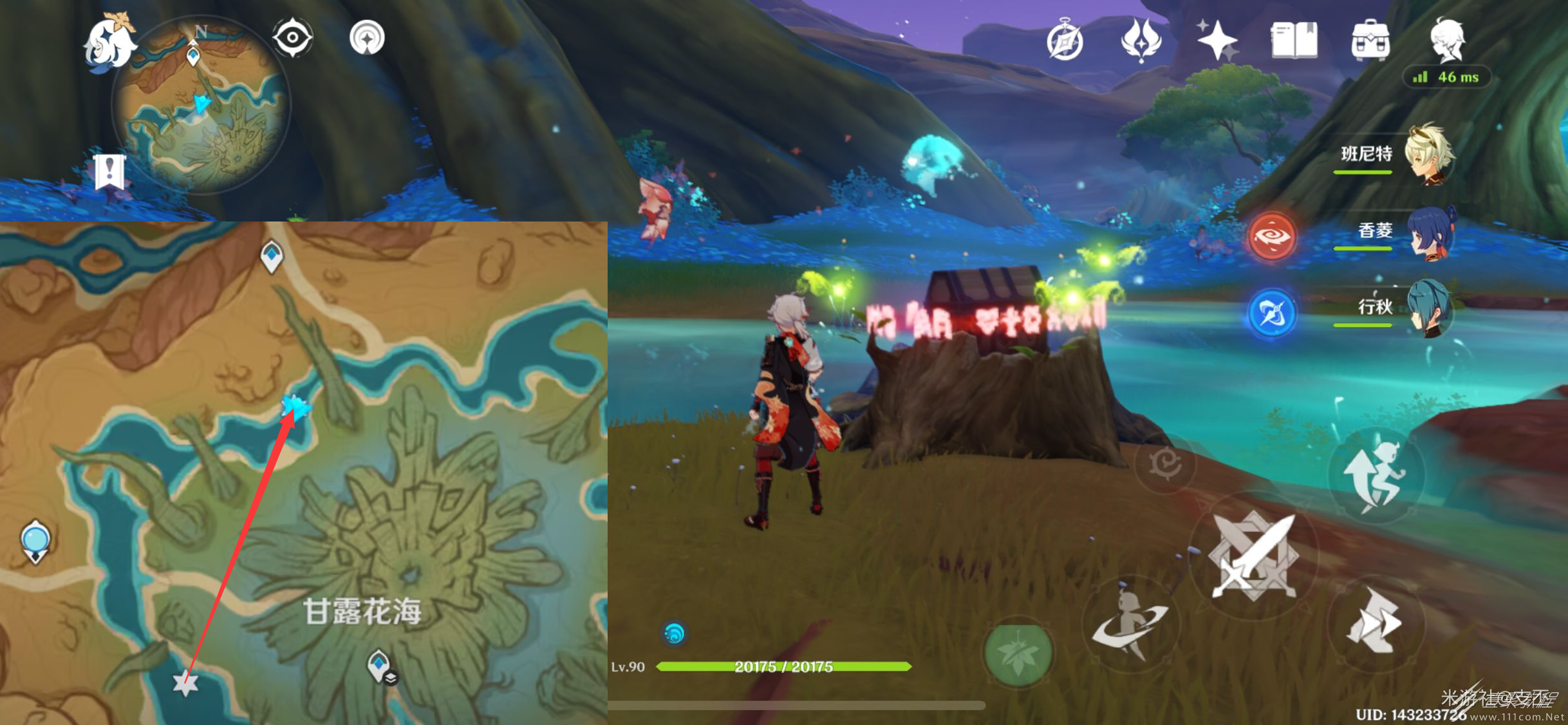This screenshot has height=725, width=1568.
Task: Trigger 香菱's red elemental burst icon
Action: [1271, 236]
